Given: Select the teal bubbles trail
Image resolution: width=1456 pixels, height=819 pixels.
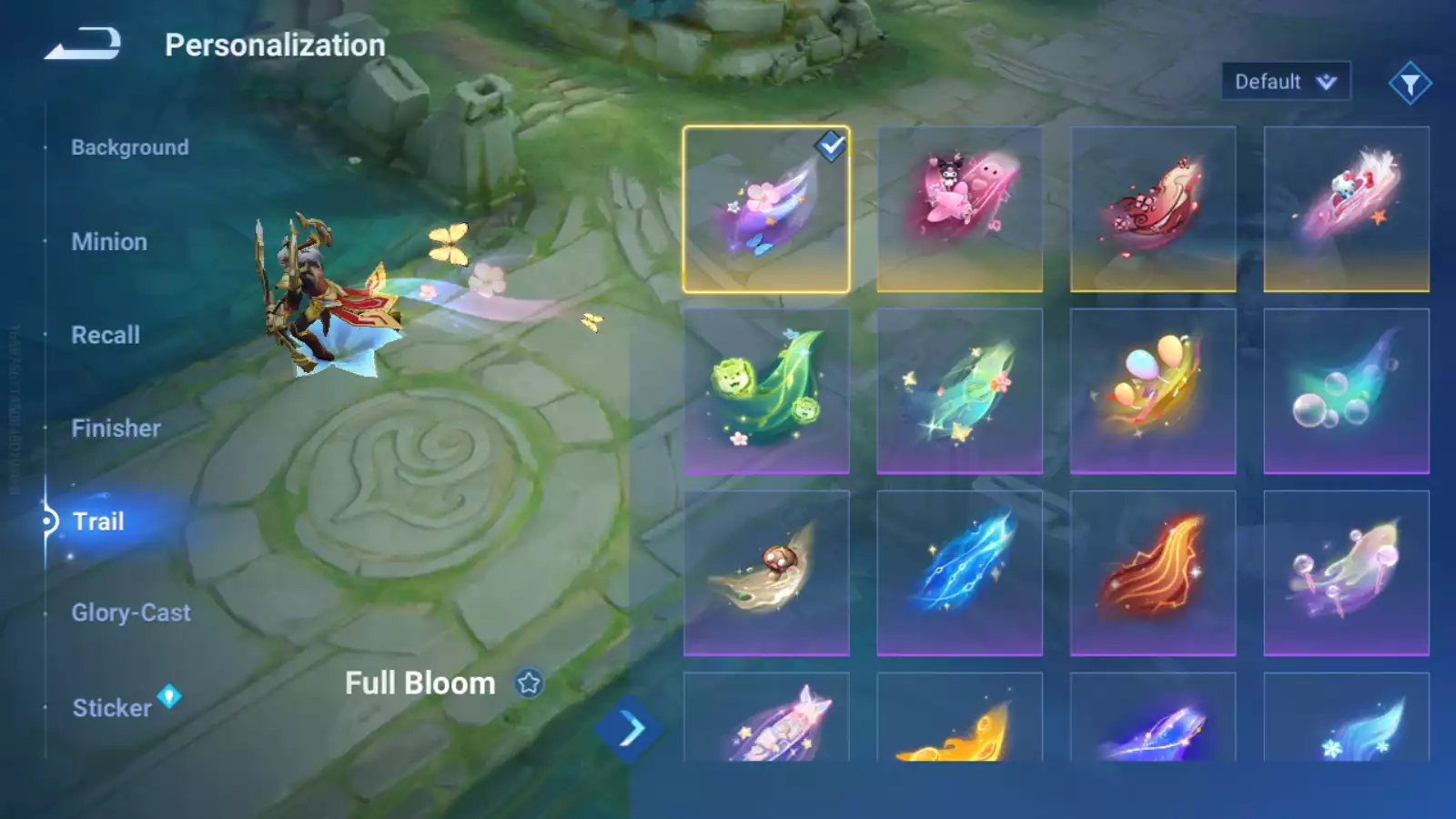Looking at the screenshot, I should click(1346, 391).
